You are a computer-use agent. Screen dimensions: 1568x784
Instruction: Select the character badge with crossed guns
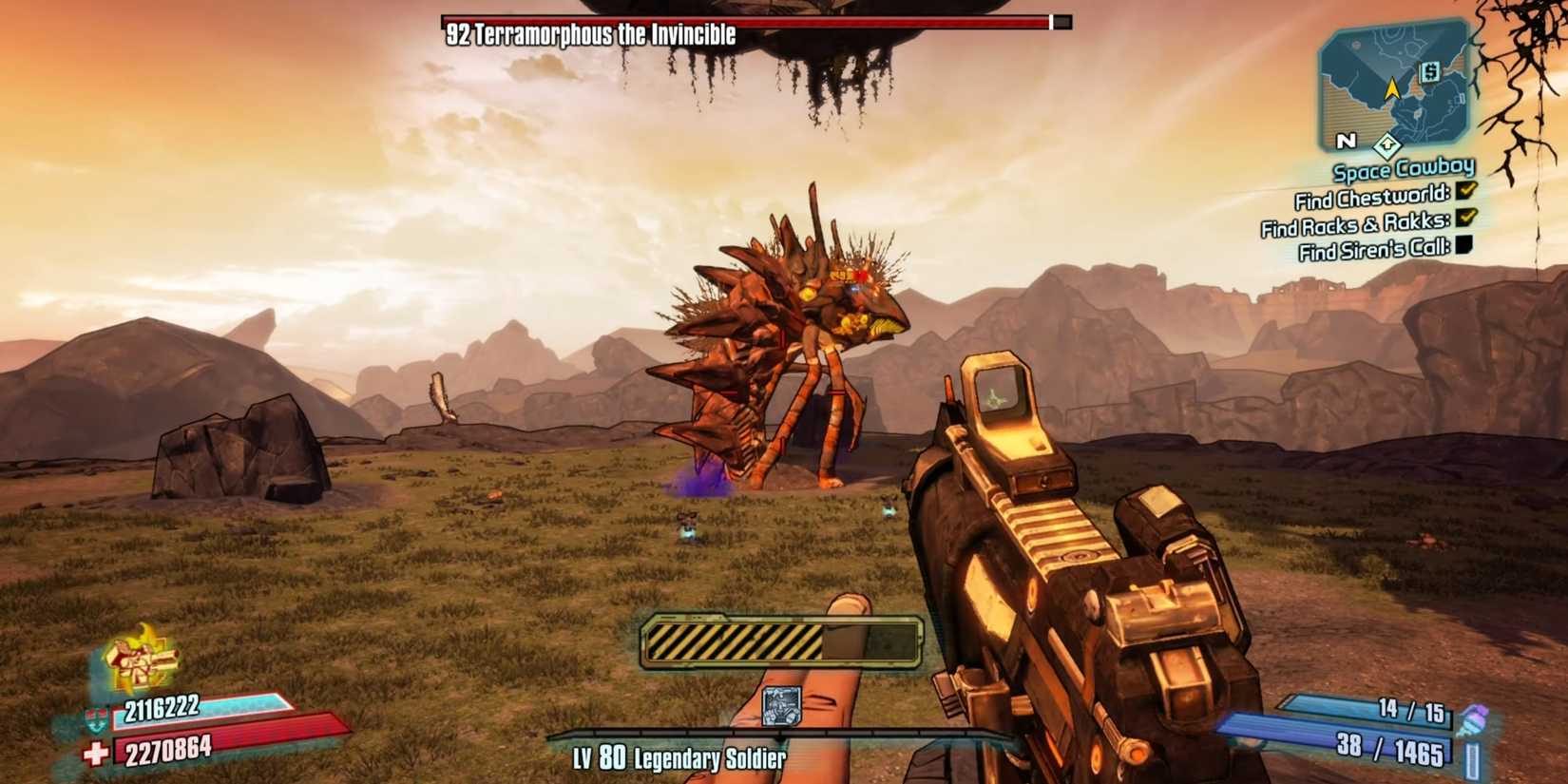[x=138, y=658]
